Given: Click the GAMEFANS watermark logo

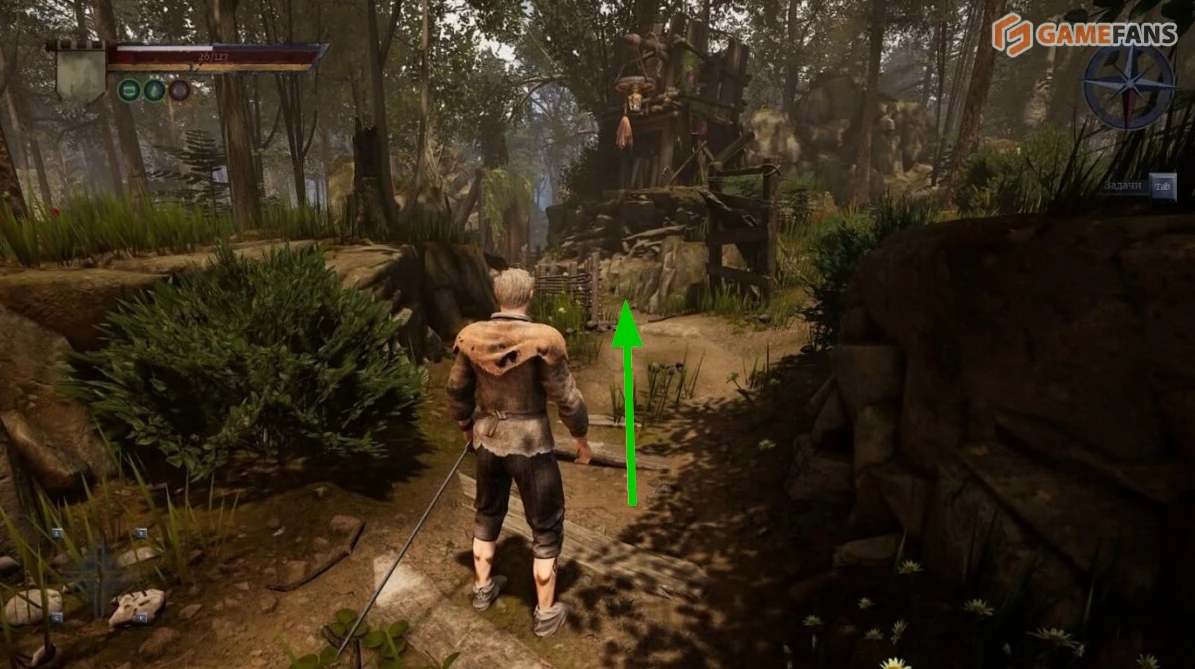Looking at the screenshot, I should click(x=1084, y=35).
